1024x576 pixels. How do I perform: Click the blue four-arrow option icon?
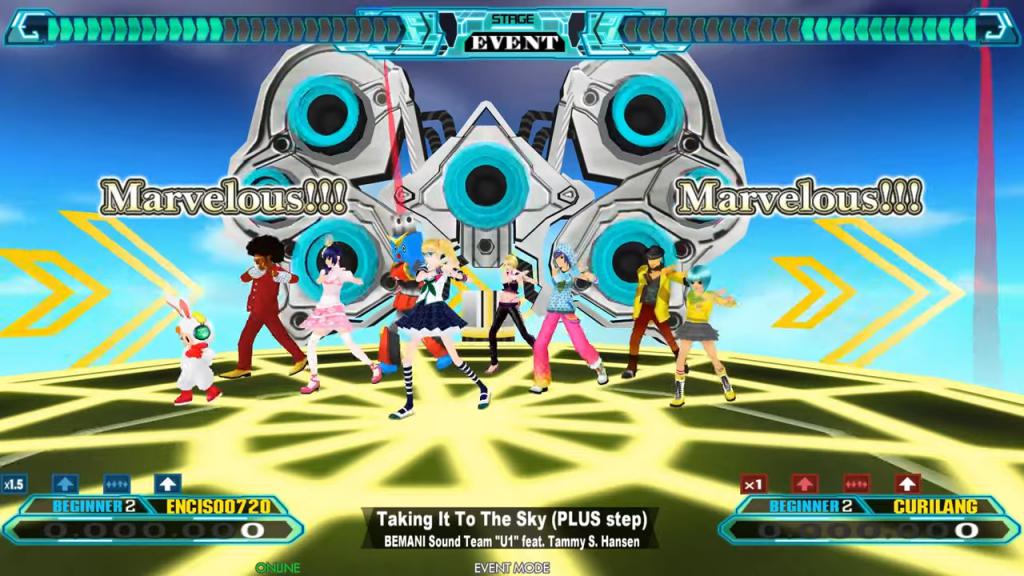pyautogui.click(x=115, y=484)
